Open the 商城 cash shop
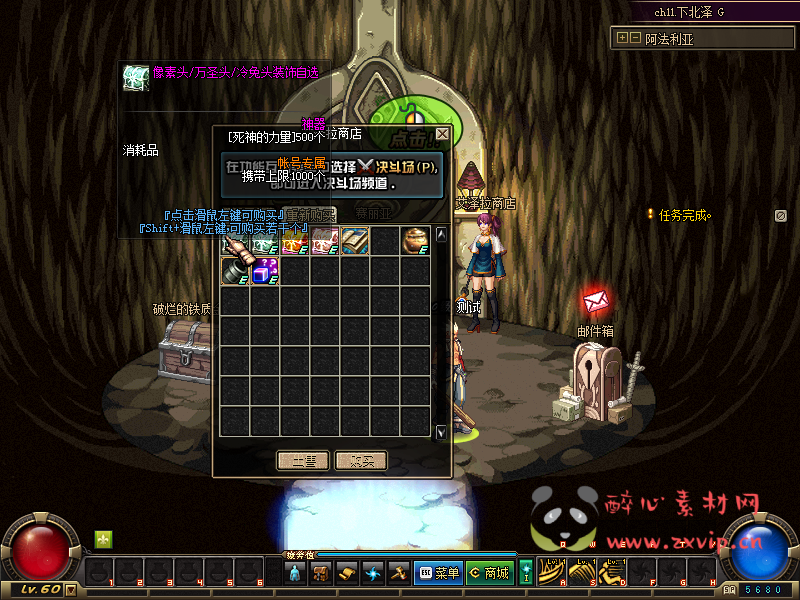 [x=489, y=573]
